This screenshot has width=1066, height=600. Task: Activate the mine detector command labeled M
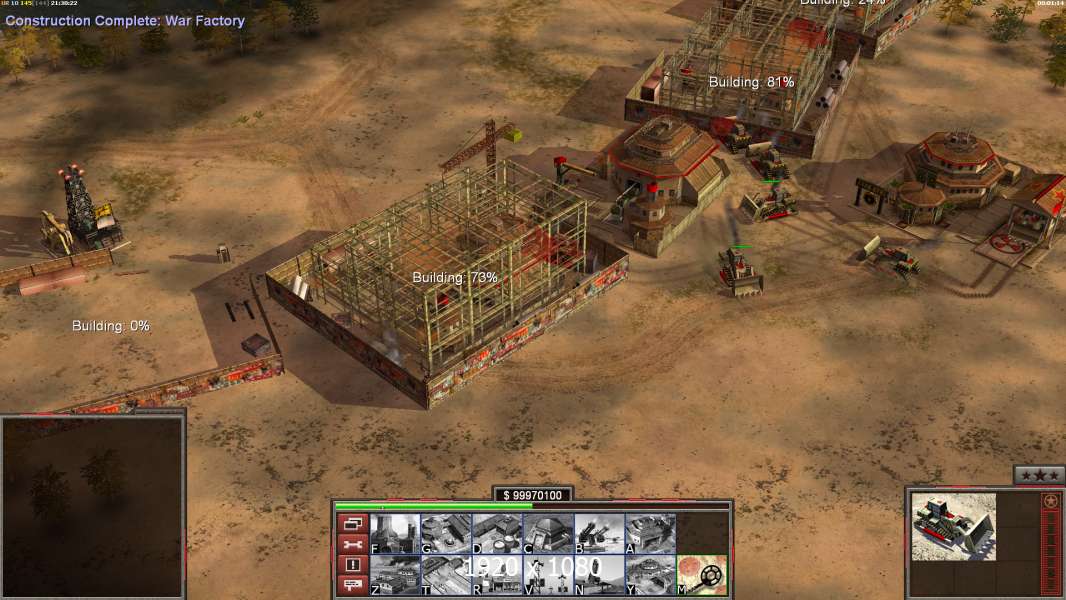coord(702,575)
